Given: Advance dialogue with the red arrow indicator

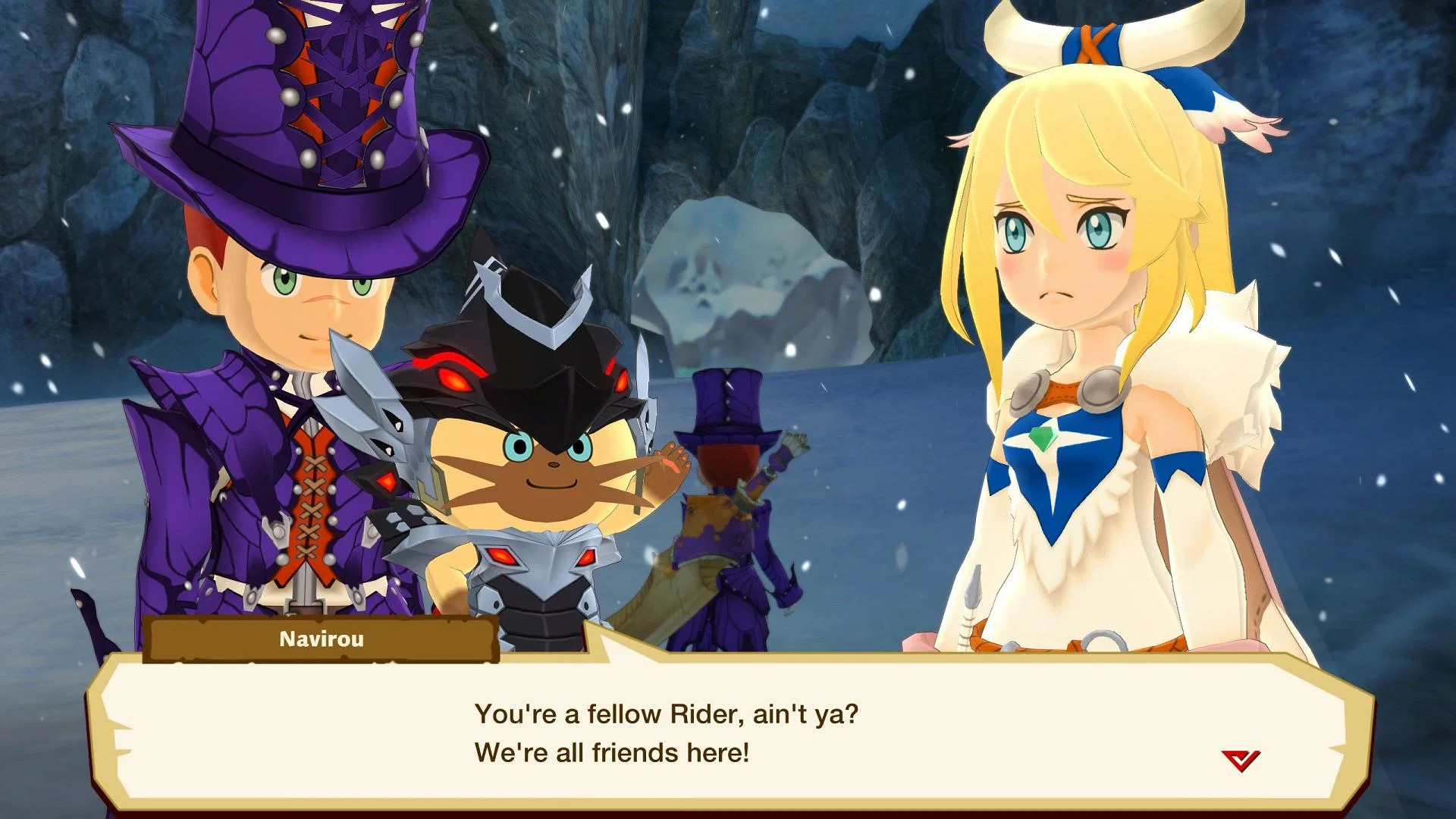Looking at the screenshot, I should [x=1240, y=760].
